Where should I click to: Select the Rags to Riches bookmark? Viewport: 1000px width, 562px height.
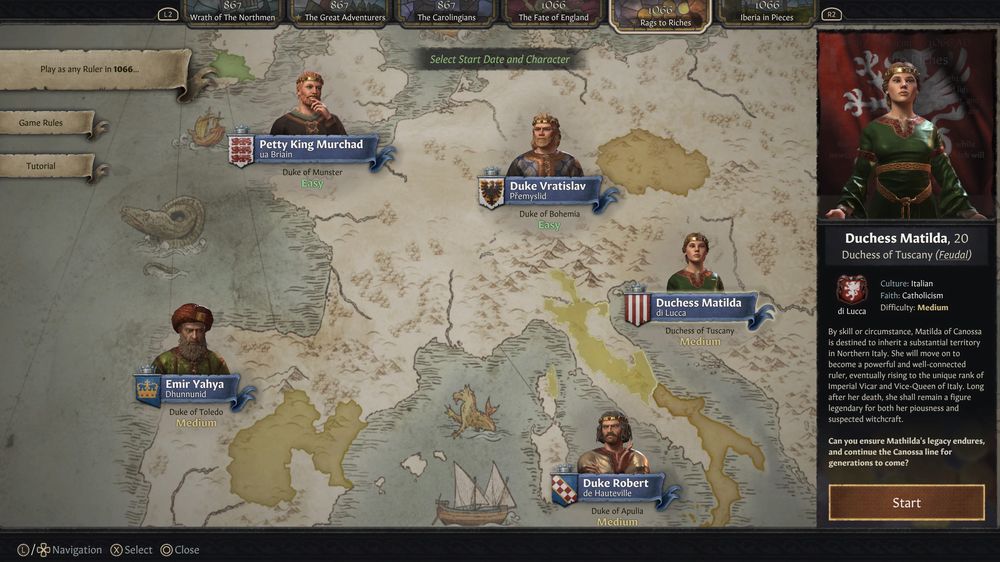660,14
